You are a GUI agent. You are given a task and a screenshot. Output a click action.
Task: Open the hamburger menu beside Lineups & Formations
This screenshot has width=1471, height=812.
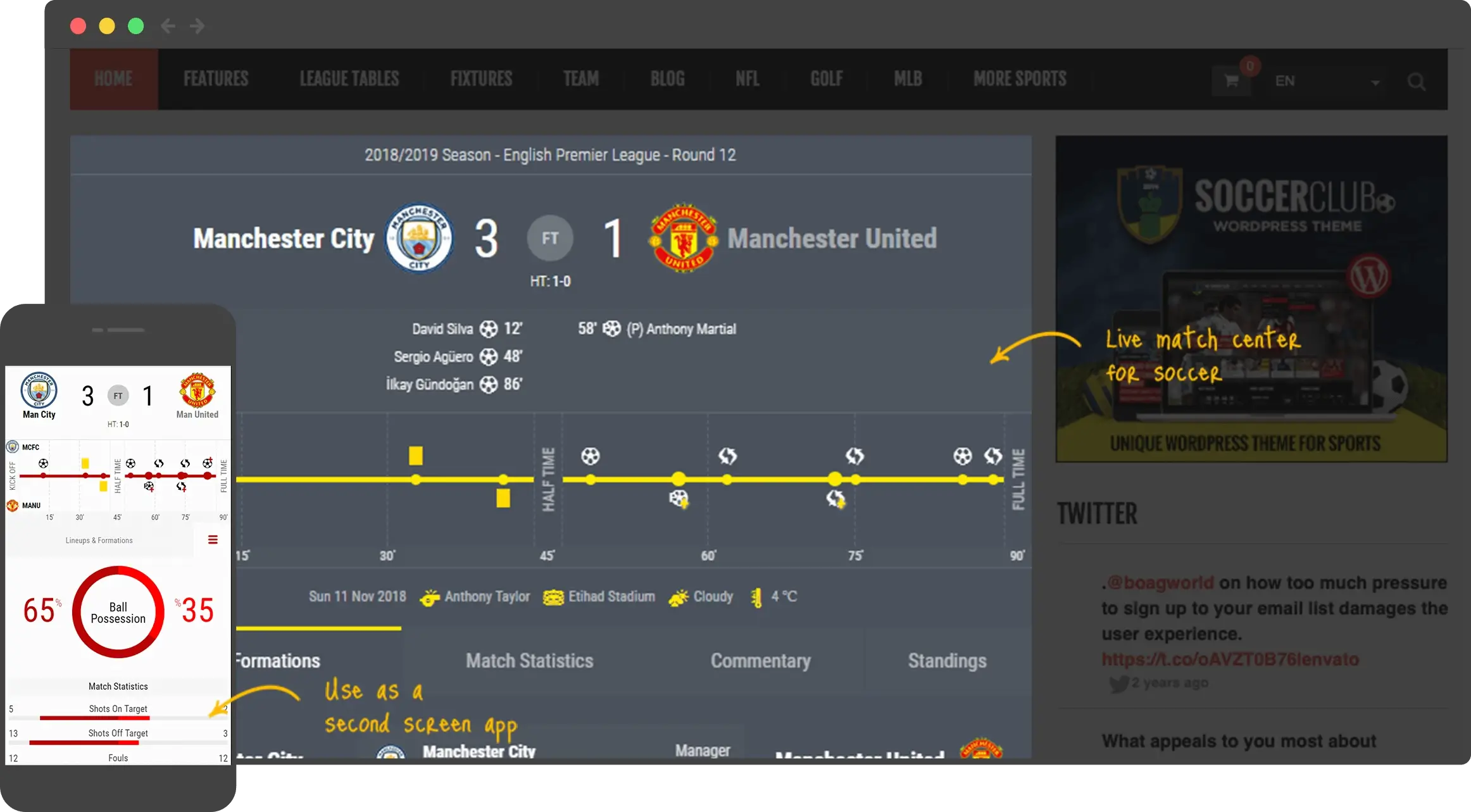pos(213,540)
